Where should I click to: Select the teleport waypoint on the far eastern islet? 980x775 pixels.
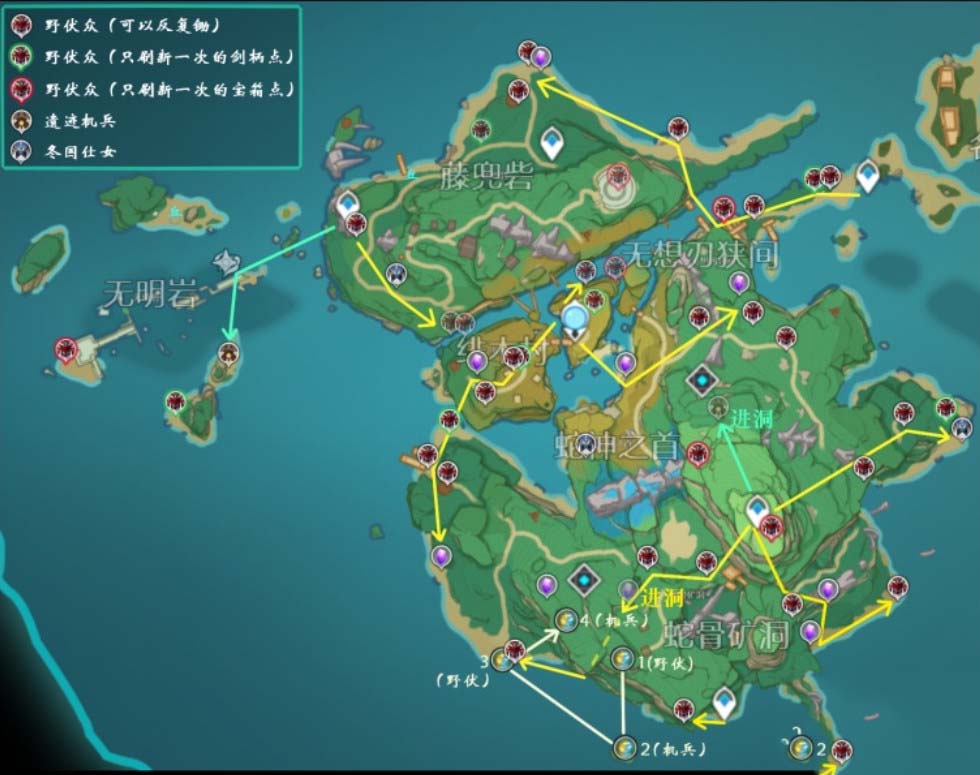coord(867,175)
